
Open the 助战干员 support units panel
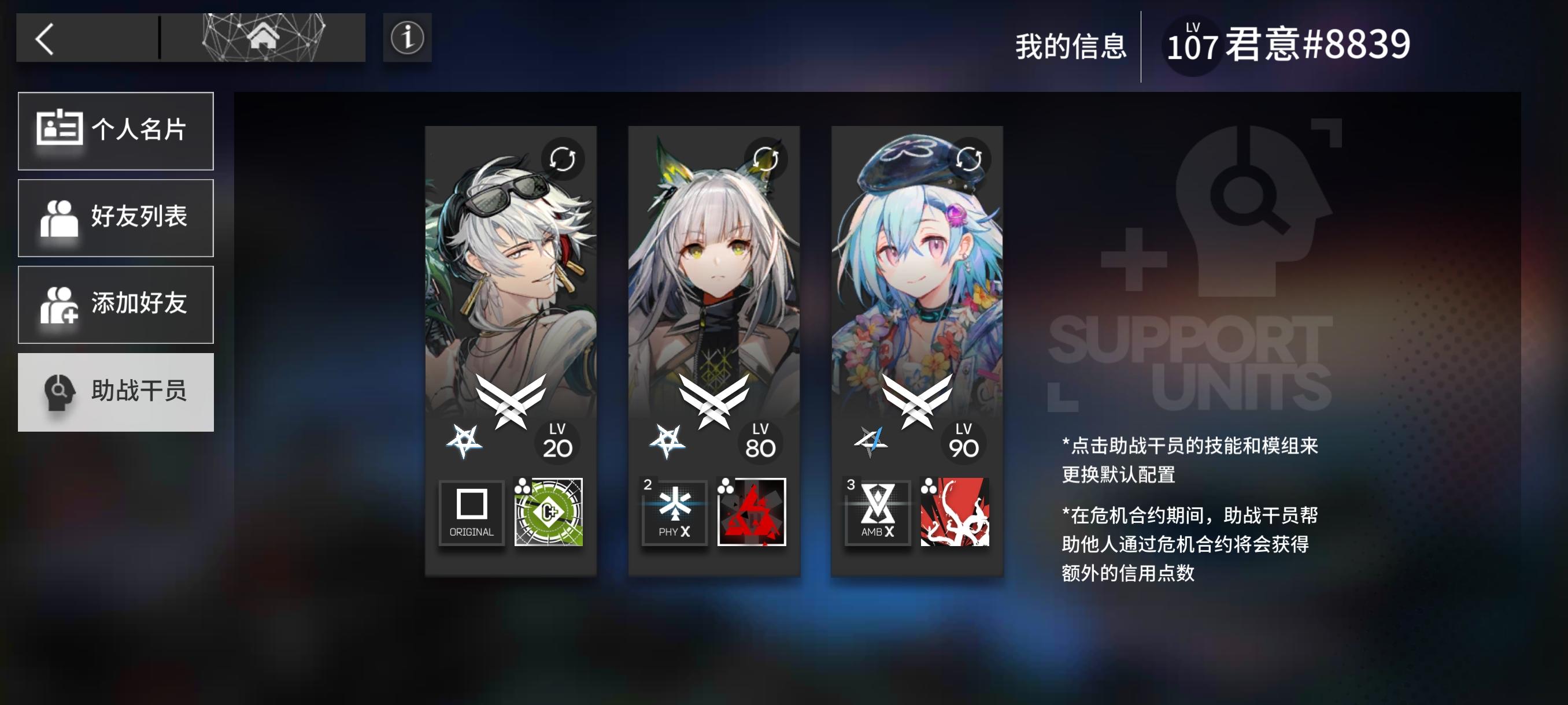tap(116, 393)
